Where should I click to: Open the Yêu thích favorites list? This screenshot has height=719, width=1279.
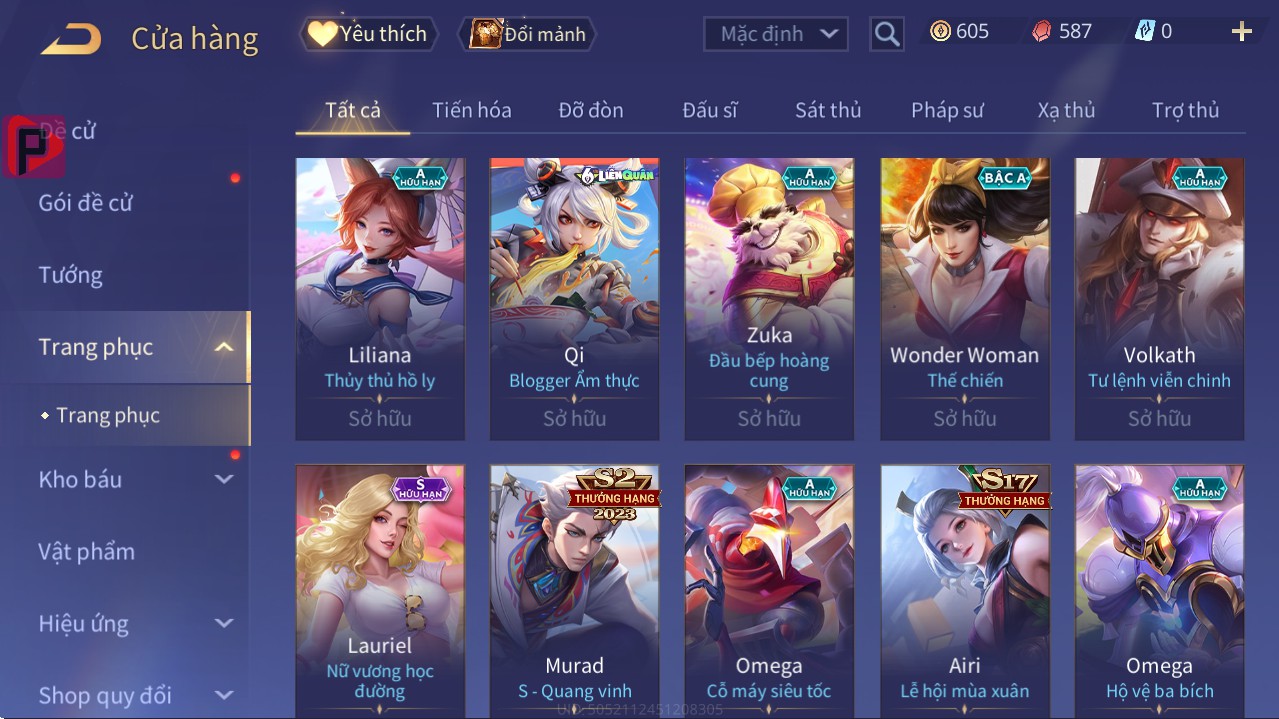tap(367, 34)
